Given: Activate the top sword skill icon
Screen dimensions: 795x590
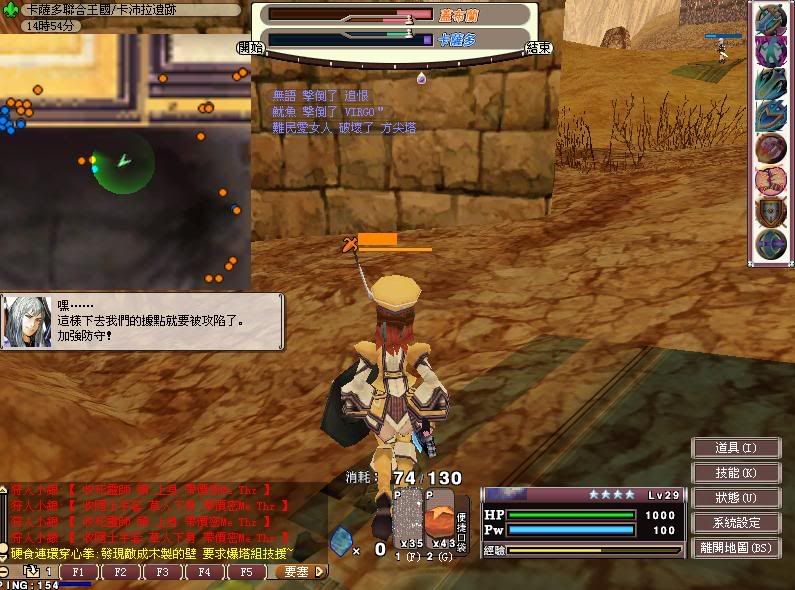Looking at the screenshot, I should point(770,19).
